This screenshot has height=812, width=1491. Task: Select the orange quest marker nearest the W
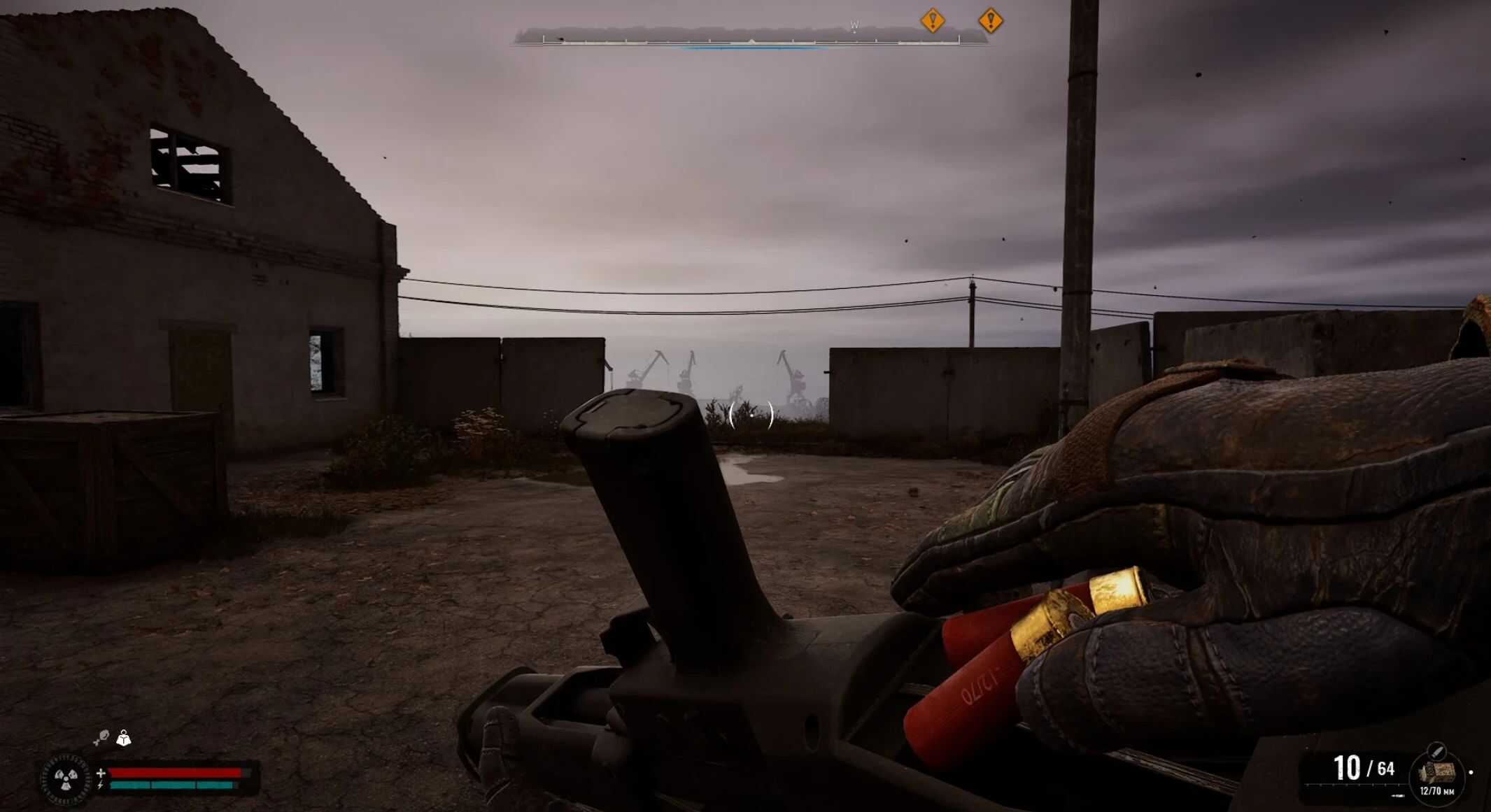click(933, 20)
